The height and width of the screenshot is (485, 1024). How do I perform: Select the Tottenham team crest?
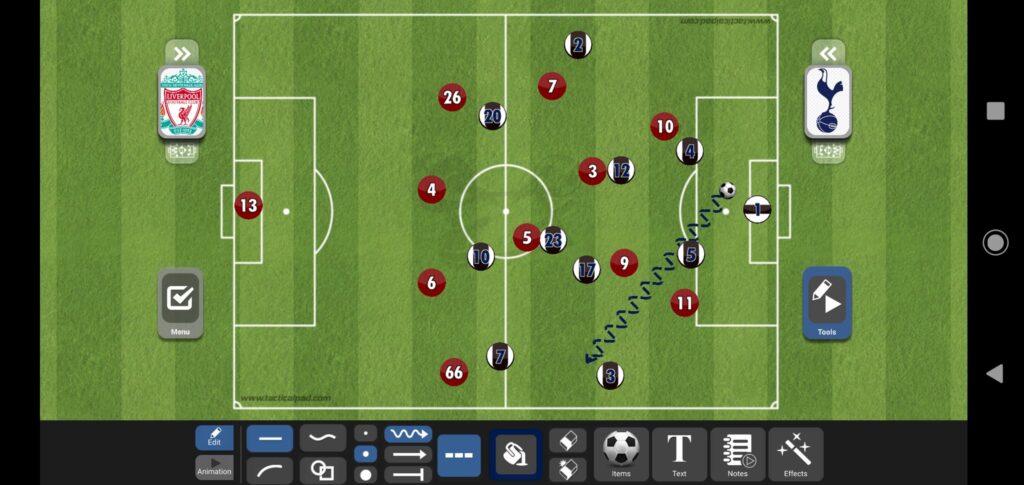[828, 102]
